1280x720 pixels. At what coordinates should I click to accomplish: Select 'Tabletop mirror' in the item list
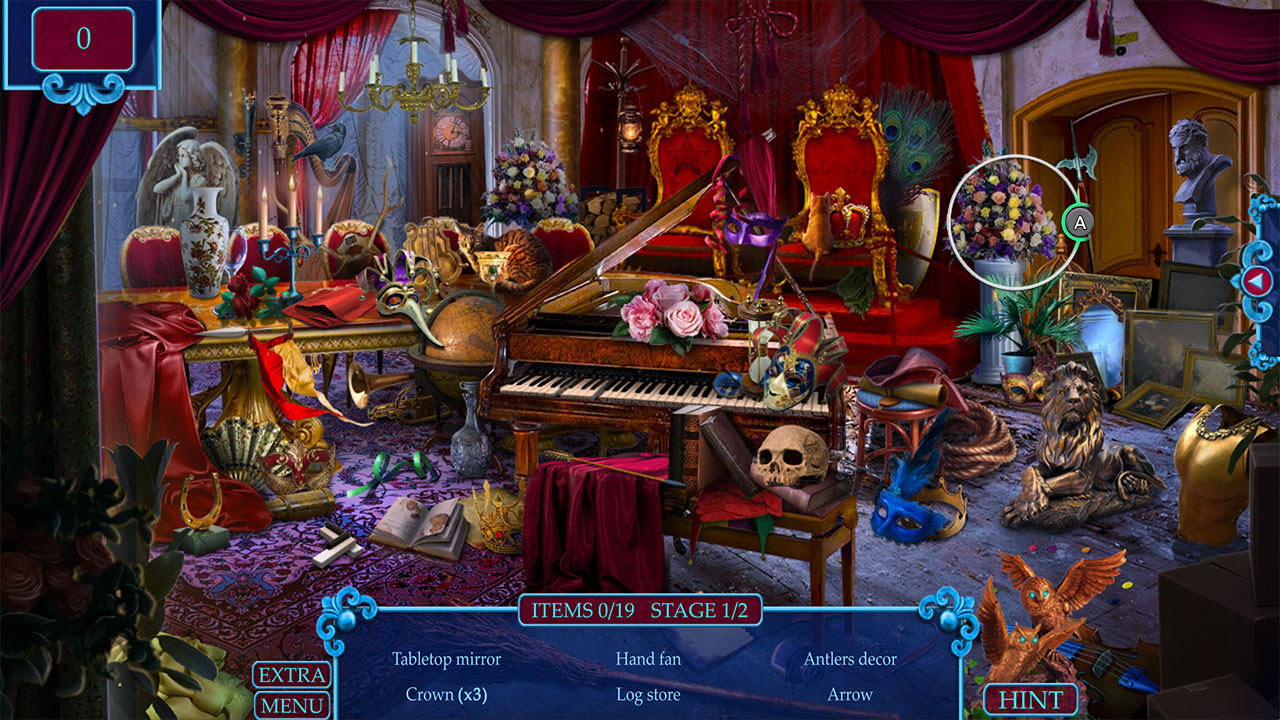pos(447,660)
